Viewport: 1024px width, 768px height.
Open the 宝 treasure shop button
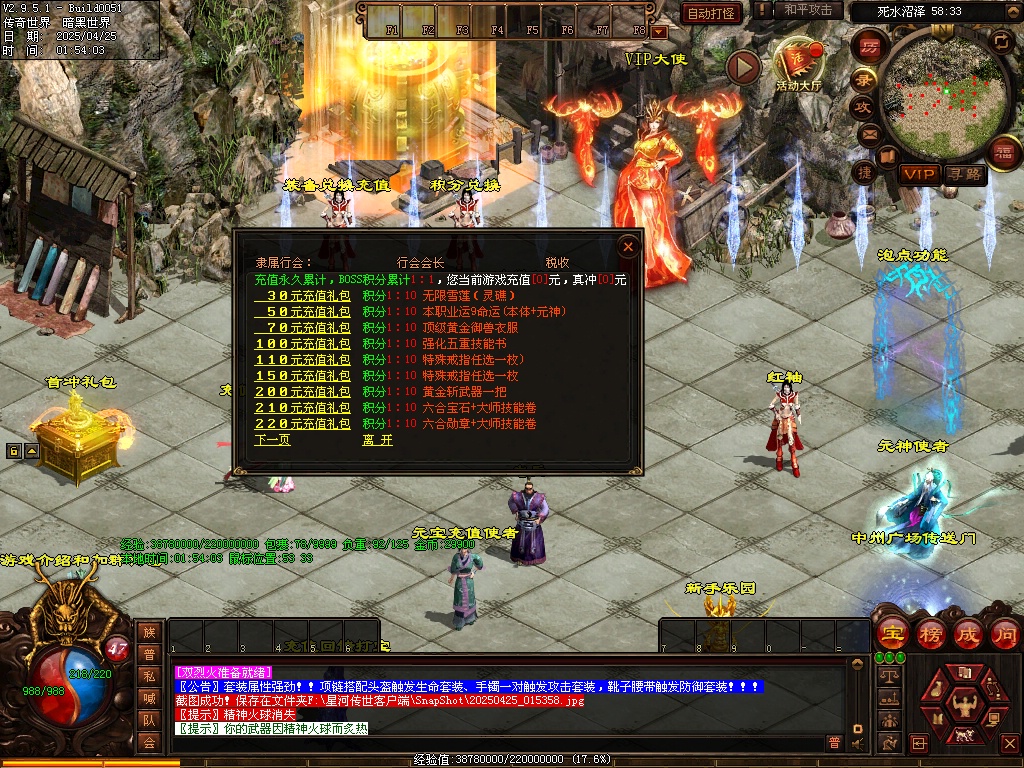[x=892, y=633]
